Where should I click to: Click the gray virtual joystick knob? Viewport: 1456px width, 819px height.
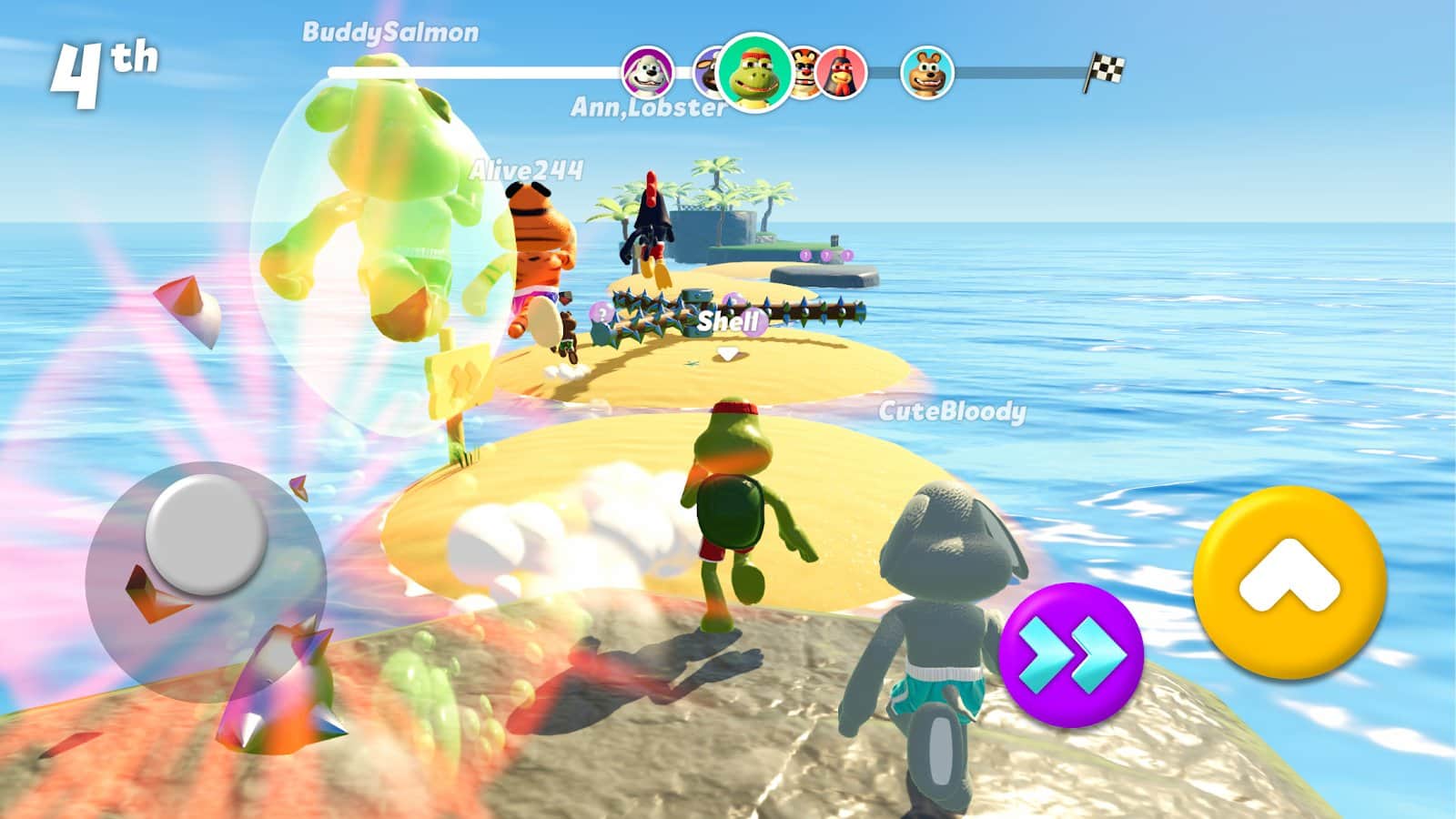click(x=206, y=534)
